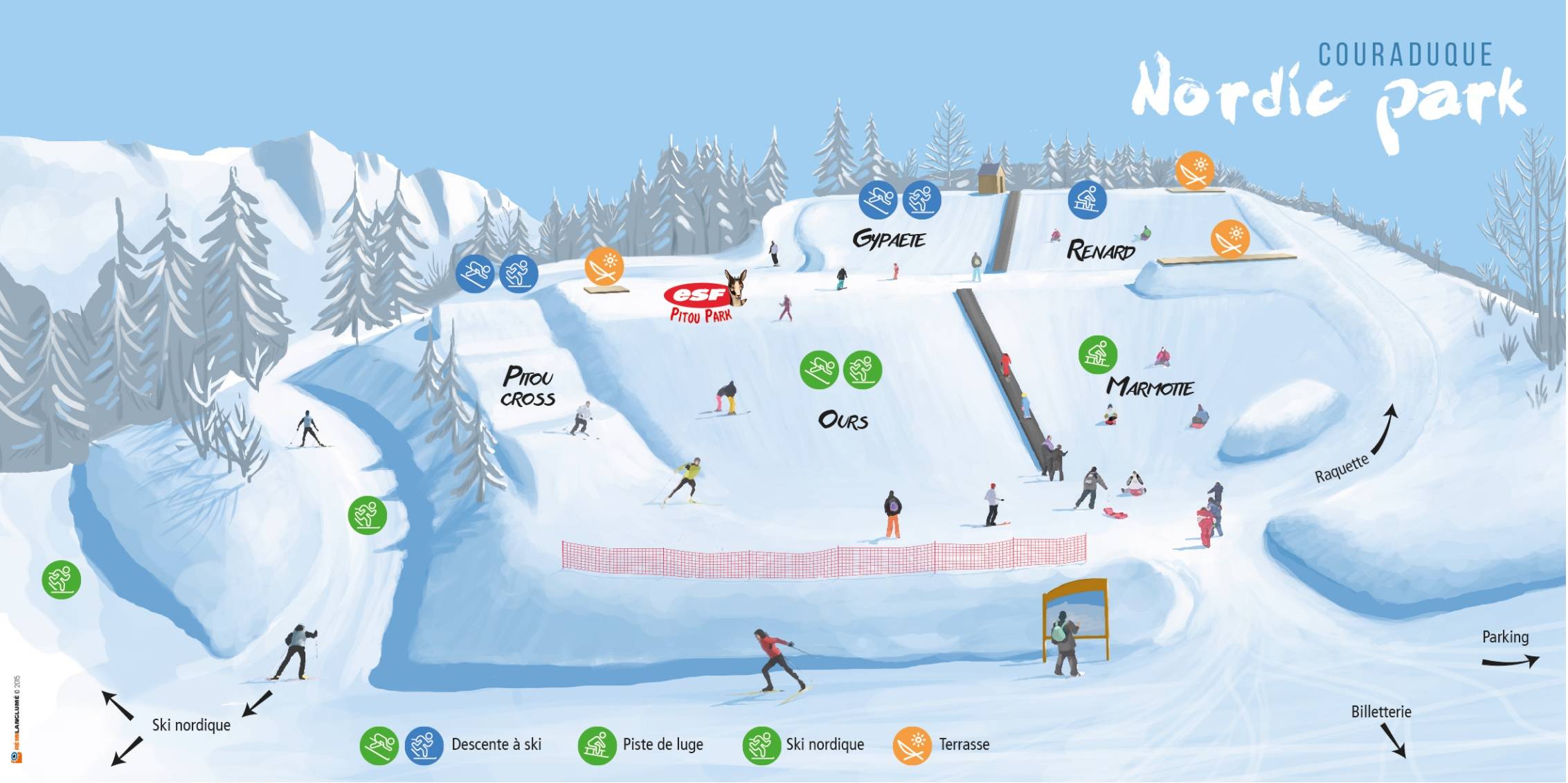Click the Ski nordique legend label at the bottom
The width and height of the screenshot is (1568, 783).
tap(824, 745)
